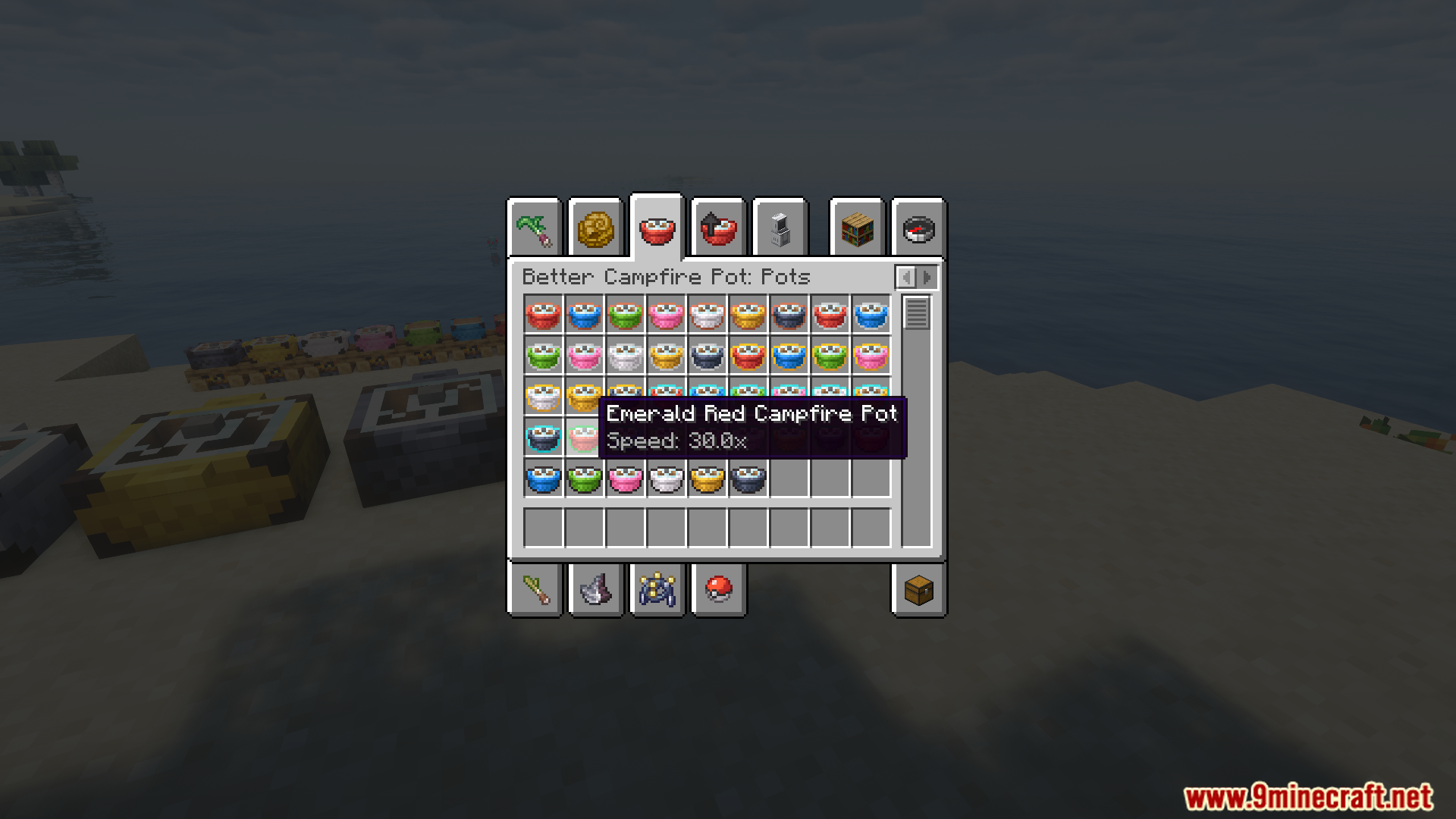Select the gray axe head tab icon
This screenshot has height=819, width=1456.
pos(595,591)
